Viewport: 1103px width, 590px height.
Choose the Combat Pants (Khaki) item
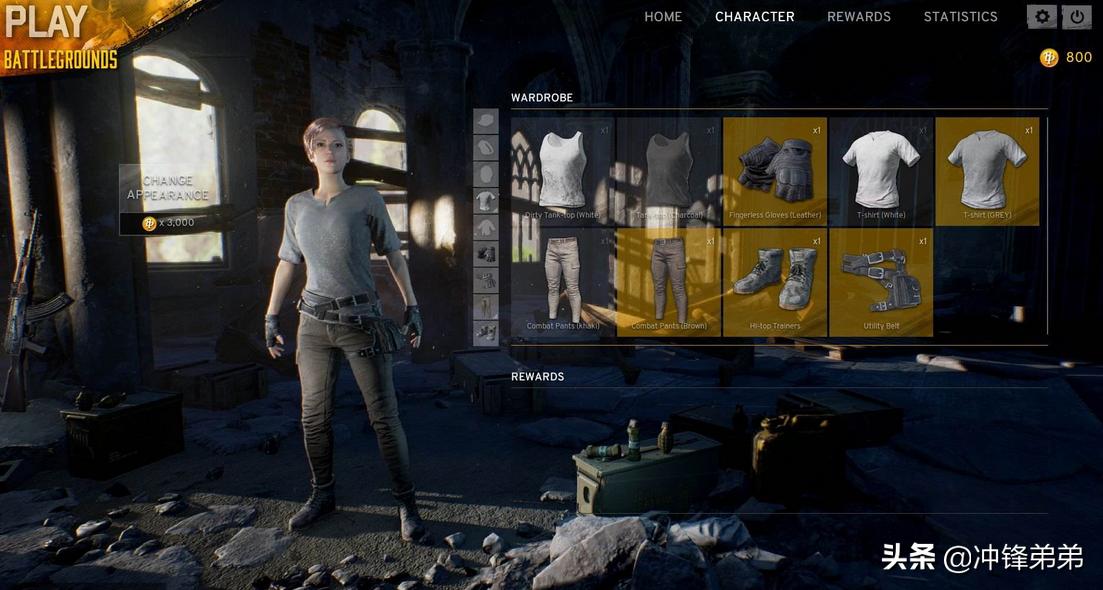point(563,282)
